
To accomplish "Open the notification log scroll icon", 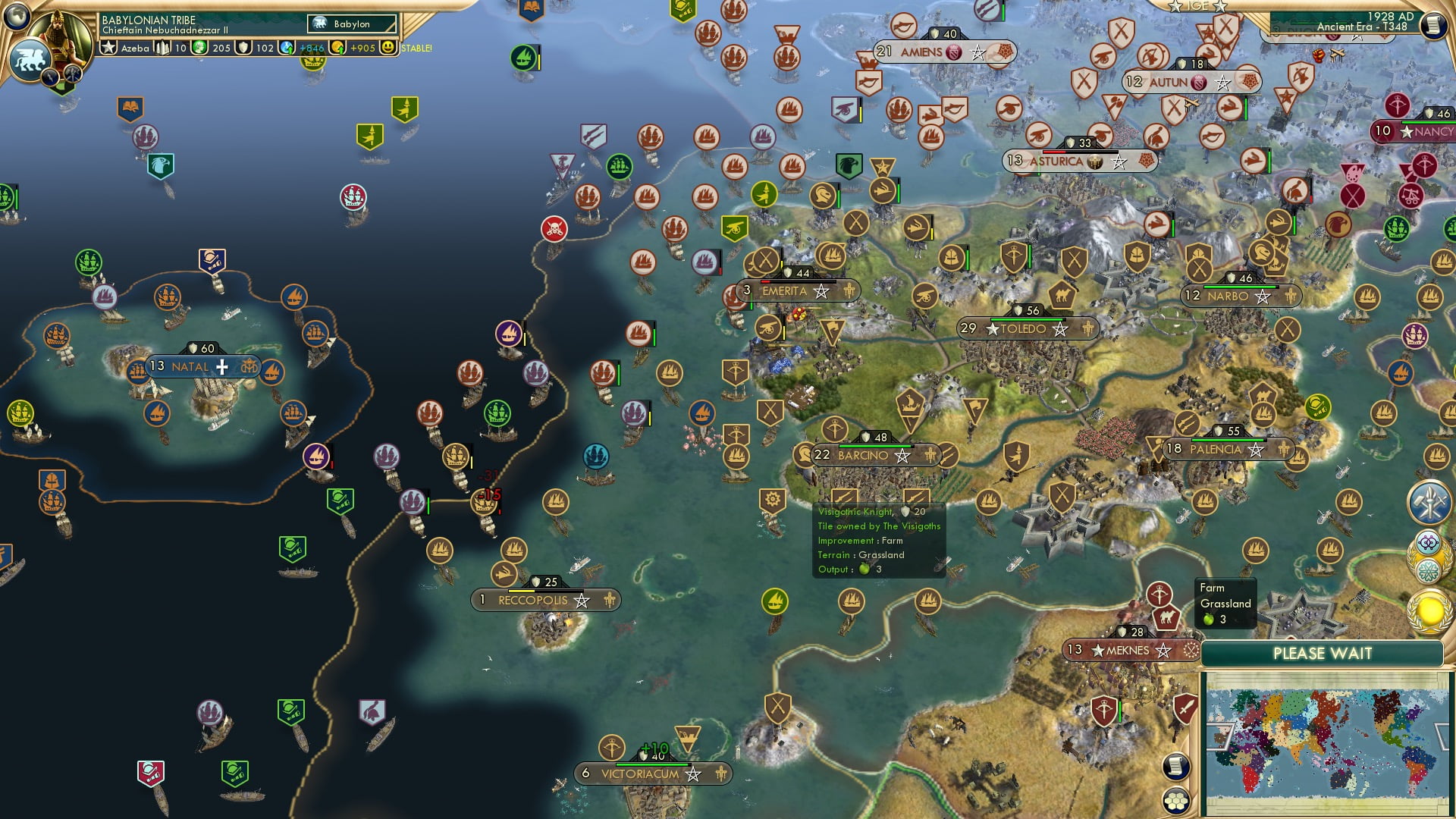I will pyautogui.click(x=1176, y=767).
